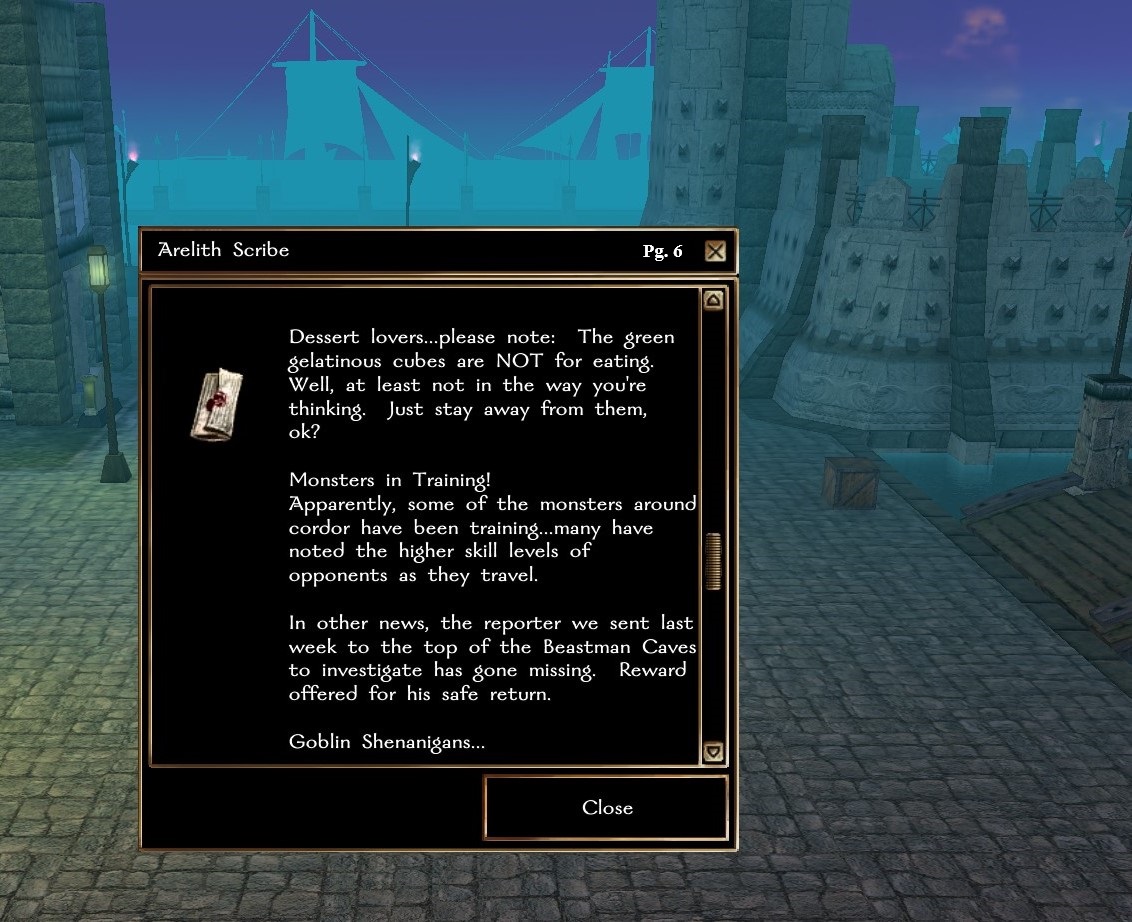Viewport: 1132px width, 922px height.
Task: Click the scrollbar thumb handle
Action: (x=713, y=561)
